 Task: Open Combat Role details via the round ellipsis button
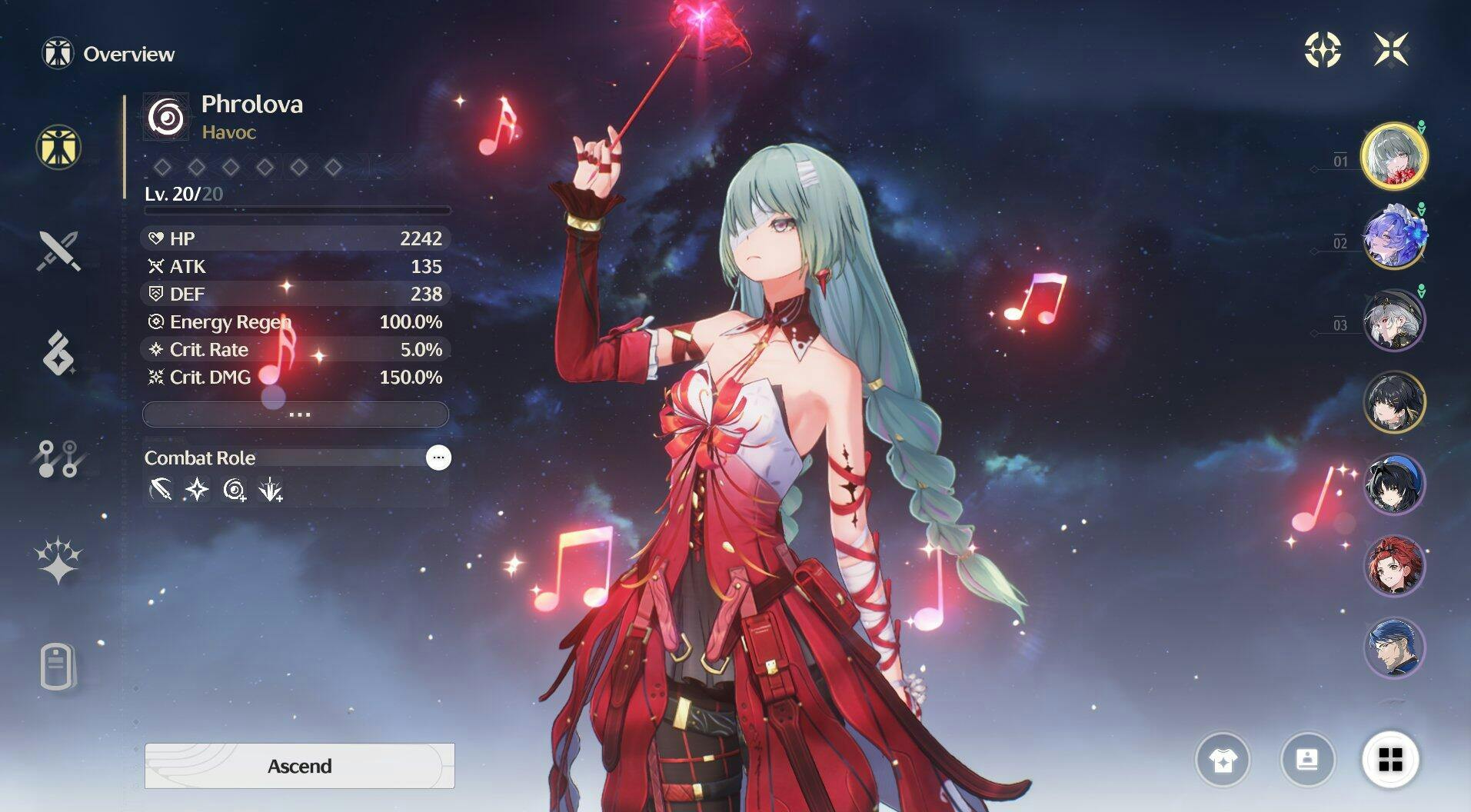438,458
